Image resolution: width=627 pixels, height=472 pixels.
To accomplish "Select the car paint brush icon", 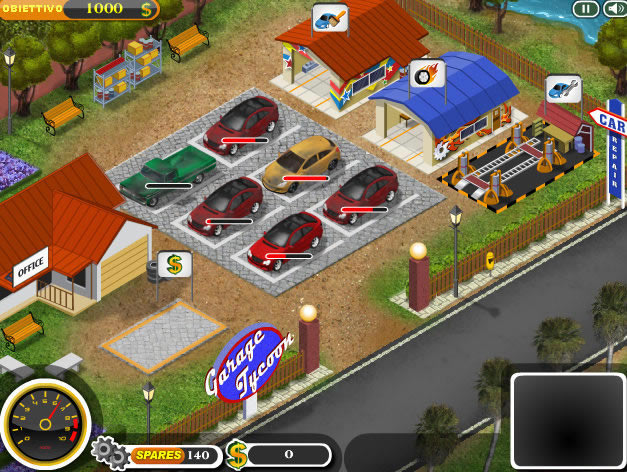I will tap(330, 19).
